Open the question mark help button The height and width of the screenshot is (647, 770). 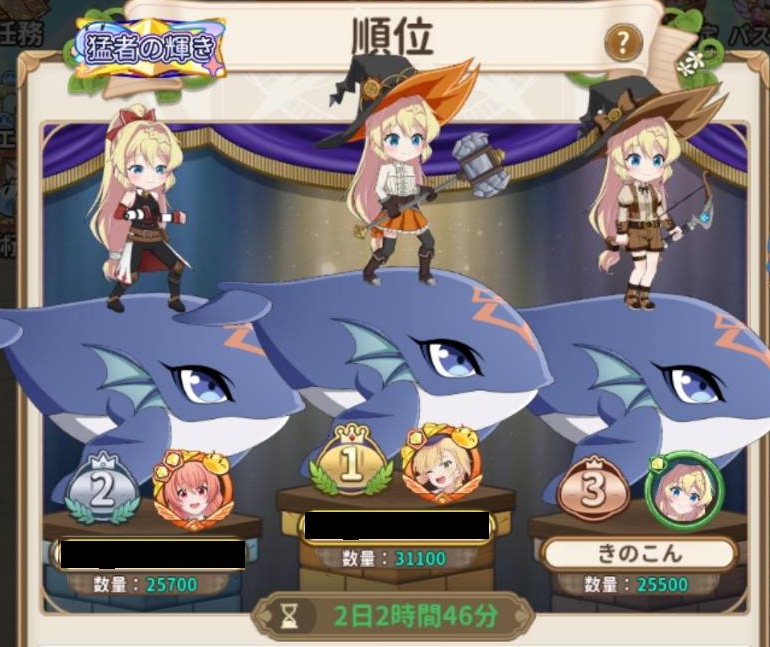[x=623, y=42]
